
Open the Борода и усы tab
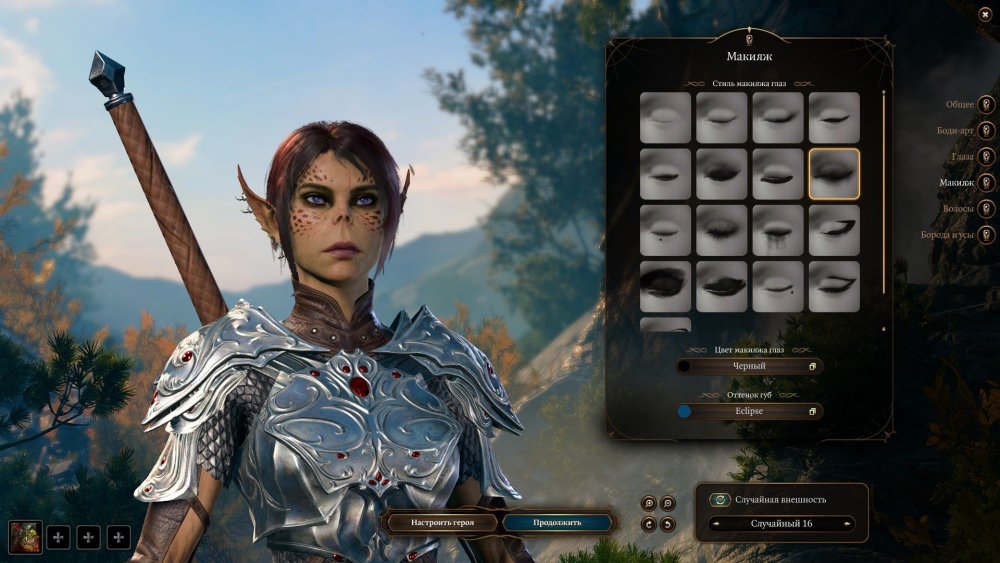[x=986, y=235]
